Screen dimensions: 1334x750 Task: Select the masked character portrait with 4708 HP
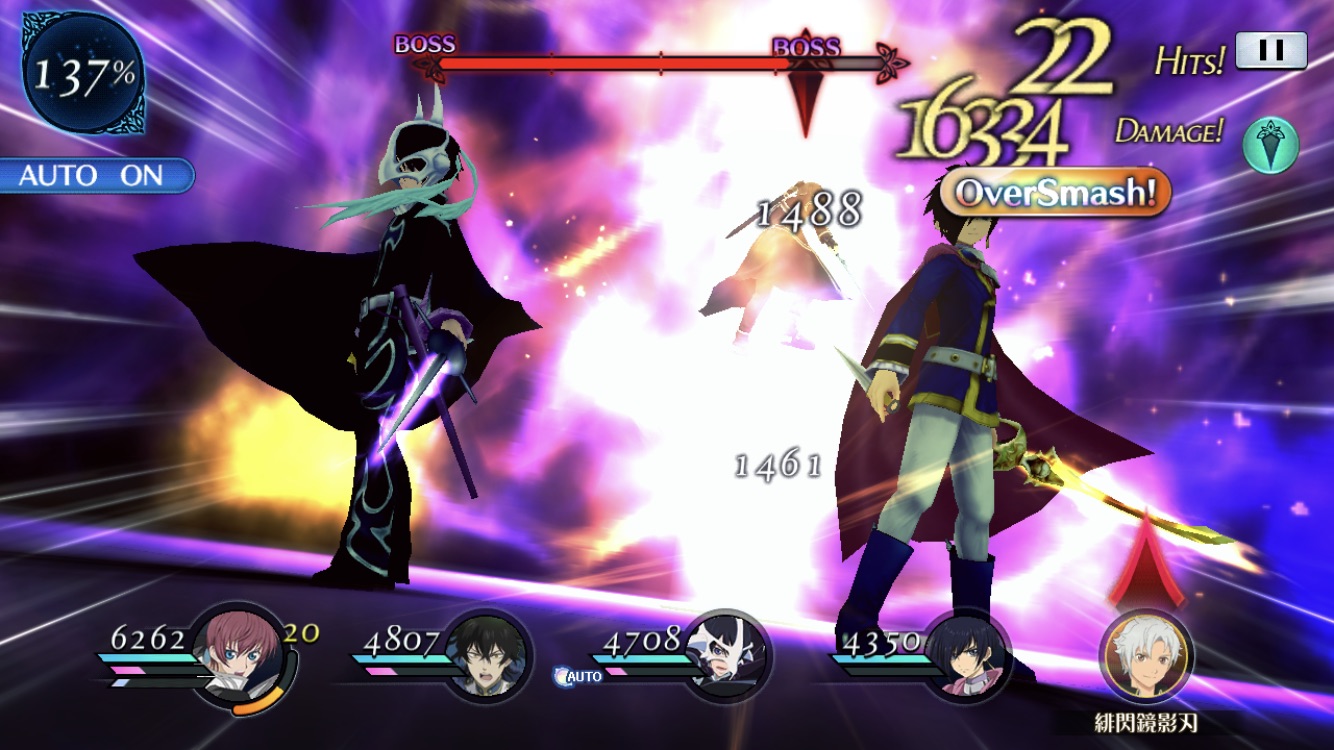(728, 652)
